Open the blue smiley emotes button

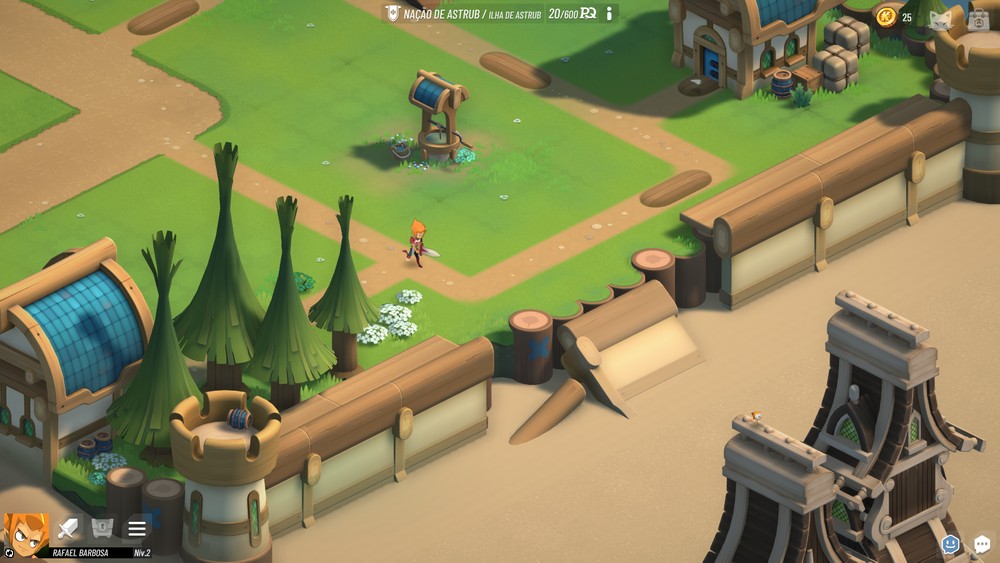point(950,544)
